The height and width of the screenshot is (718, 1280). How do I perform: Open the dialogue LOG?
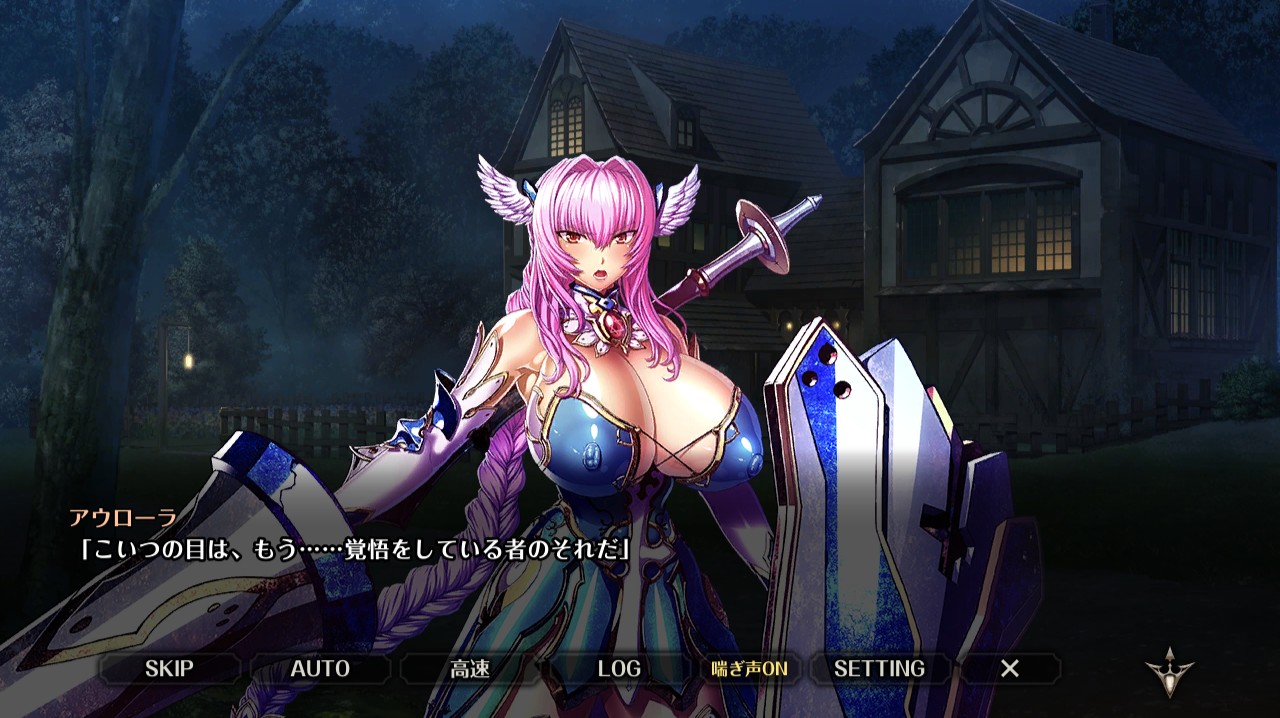click(619, 668)
